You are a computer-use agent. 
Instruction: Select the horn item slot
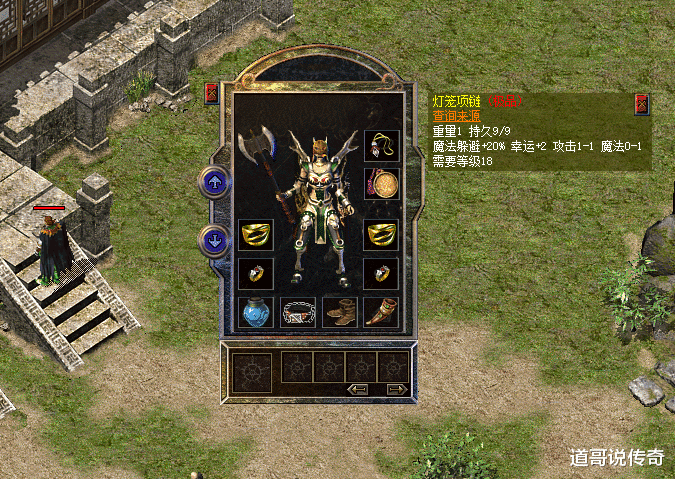pyautogui.click(x=381, y=312)
